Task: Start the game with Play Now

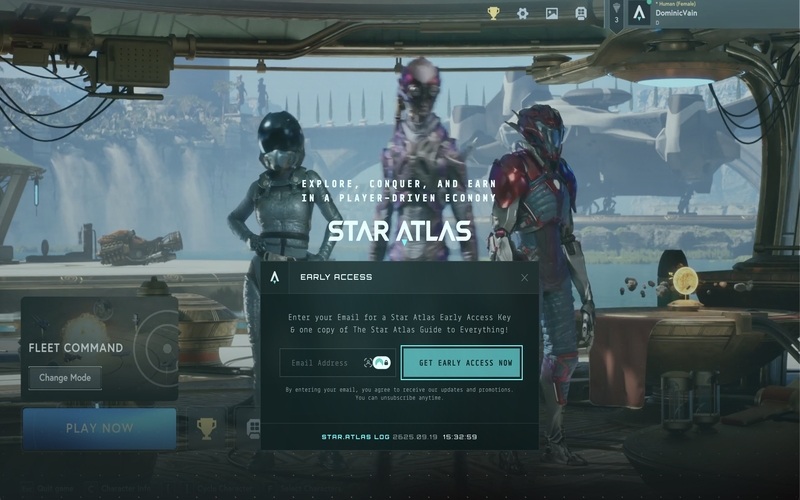Action: tap(99, 428)
